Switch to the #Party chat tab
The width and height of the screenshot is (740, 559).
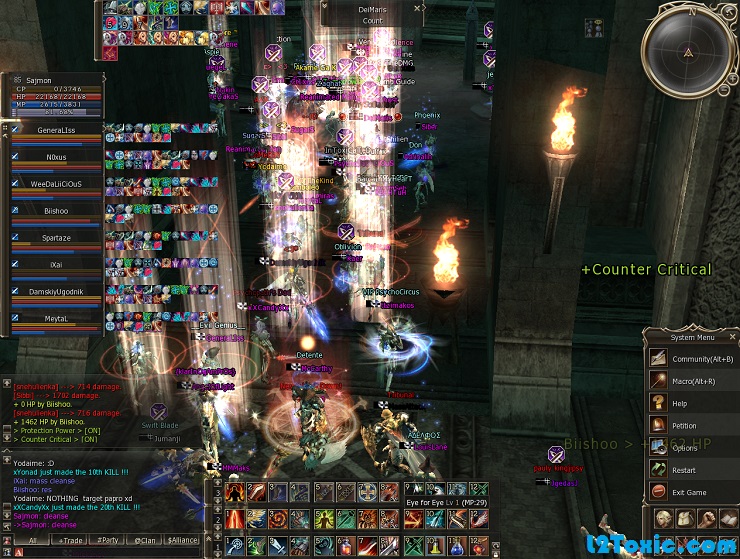coord(107,540)
